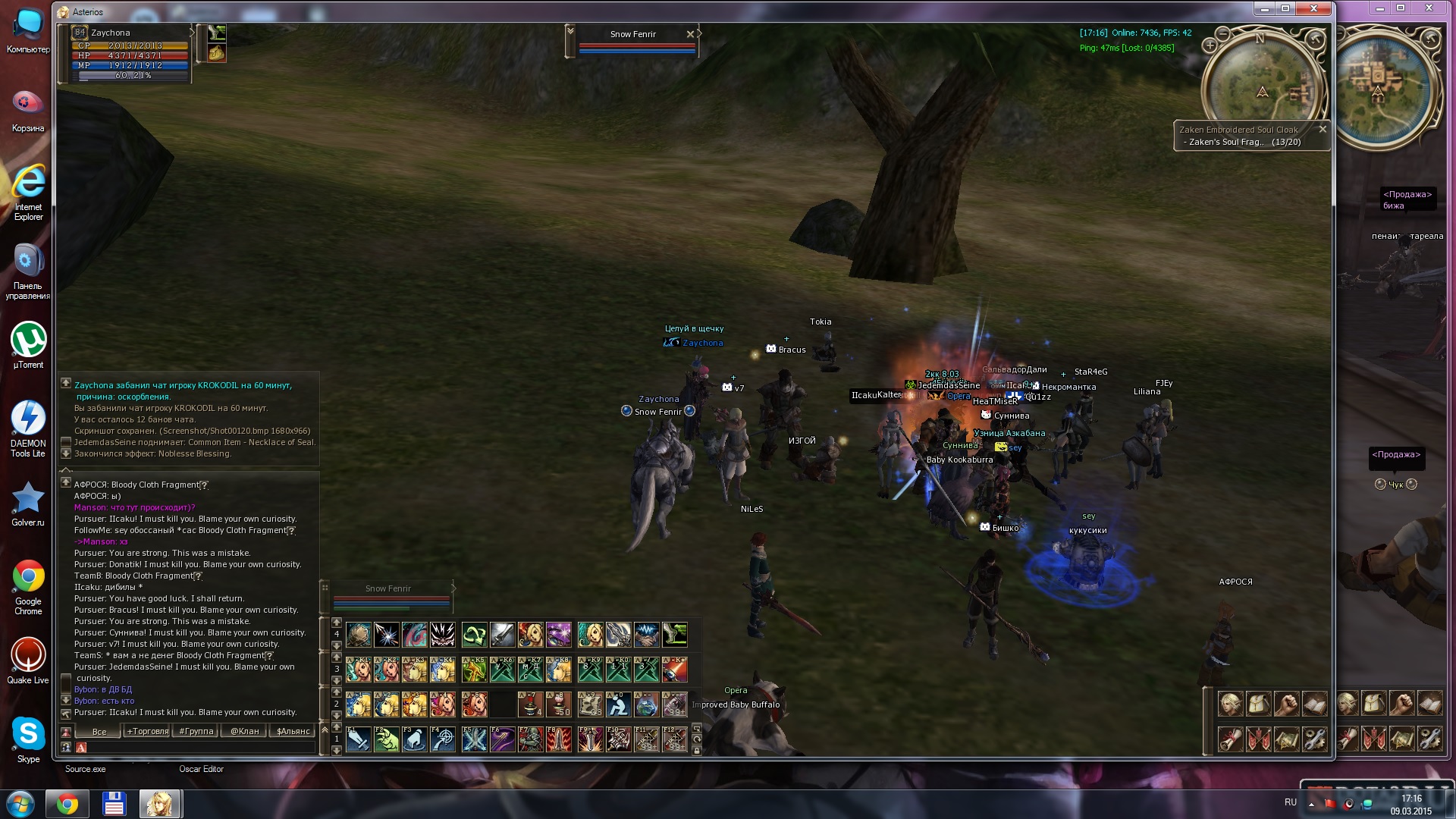
Task: Select the @Клан chat tab
Action: tap(245, 731)
